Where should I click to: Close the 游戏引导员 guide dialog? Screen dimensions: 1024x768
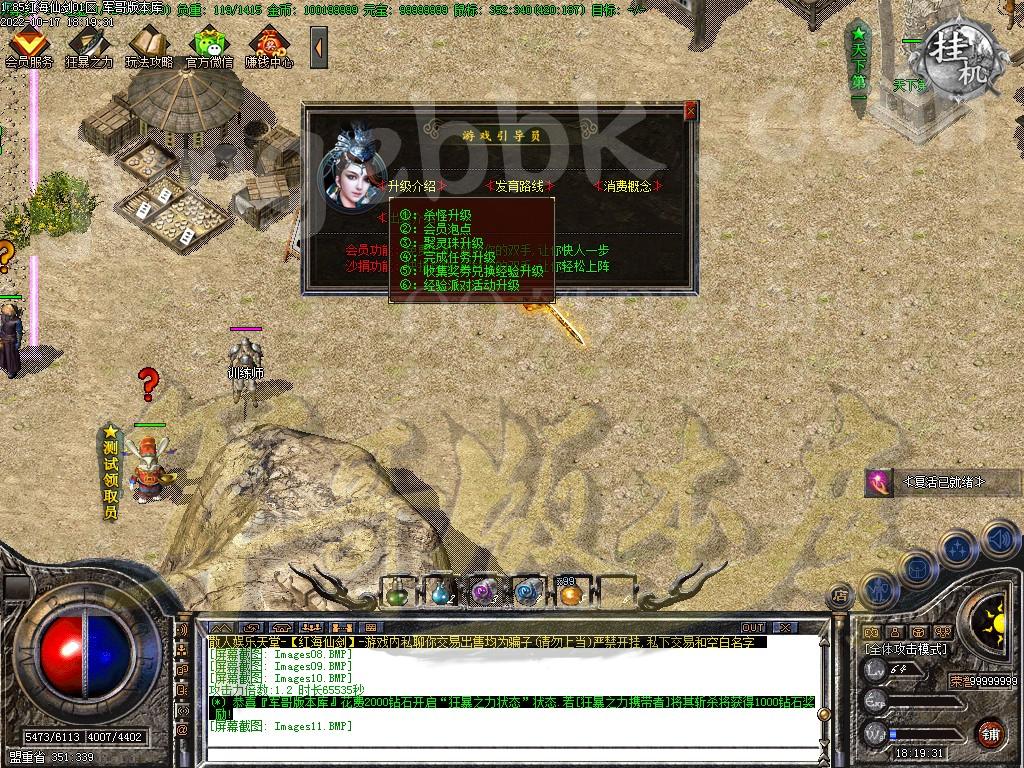click(690, 111)
